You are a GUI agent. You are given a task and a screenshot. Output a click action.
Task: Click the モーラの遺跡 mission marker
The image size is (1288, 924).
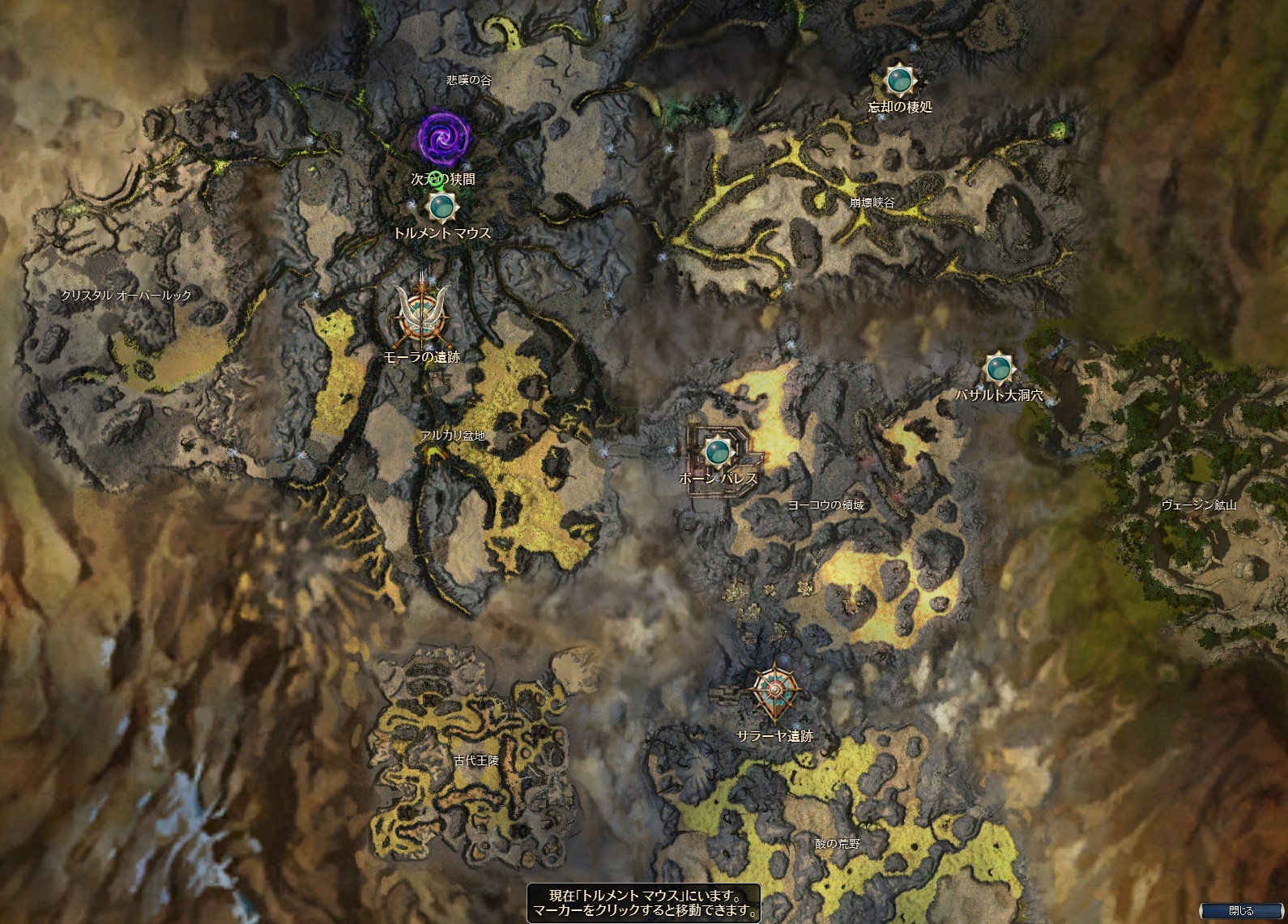coord(421,317)
